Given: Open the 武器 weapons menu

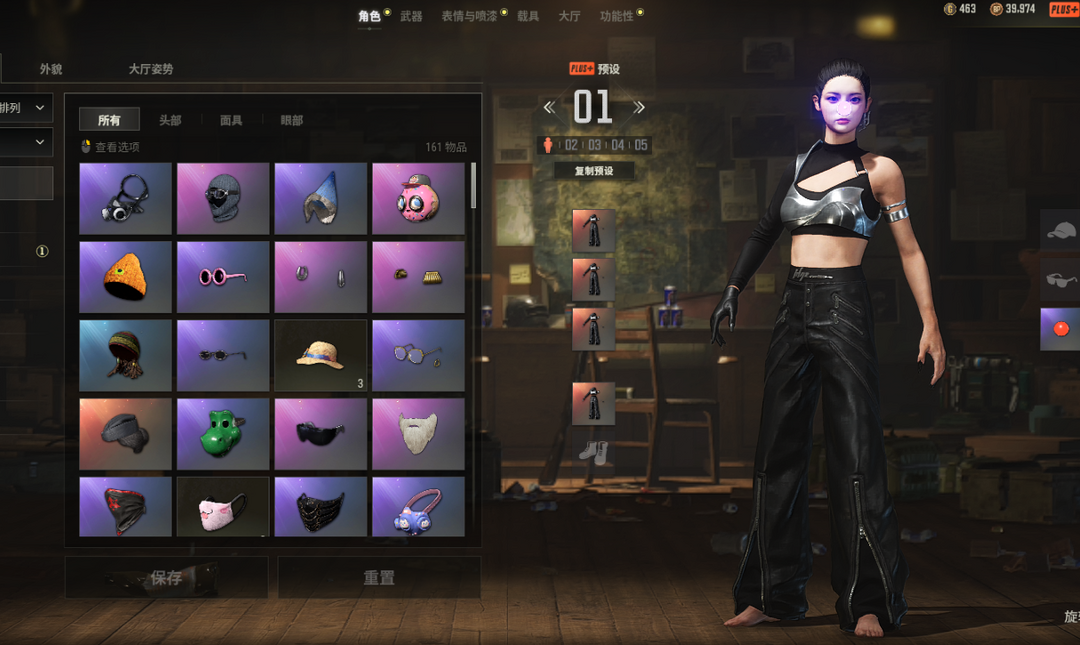Looking at the screenshot, I should [411, 16].
